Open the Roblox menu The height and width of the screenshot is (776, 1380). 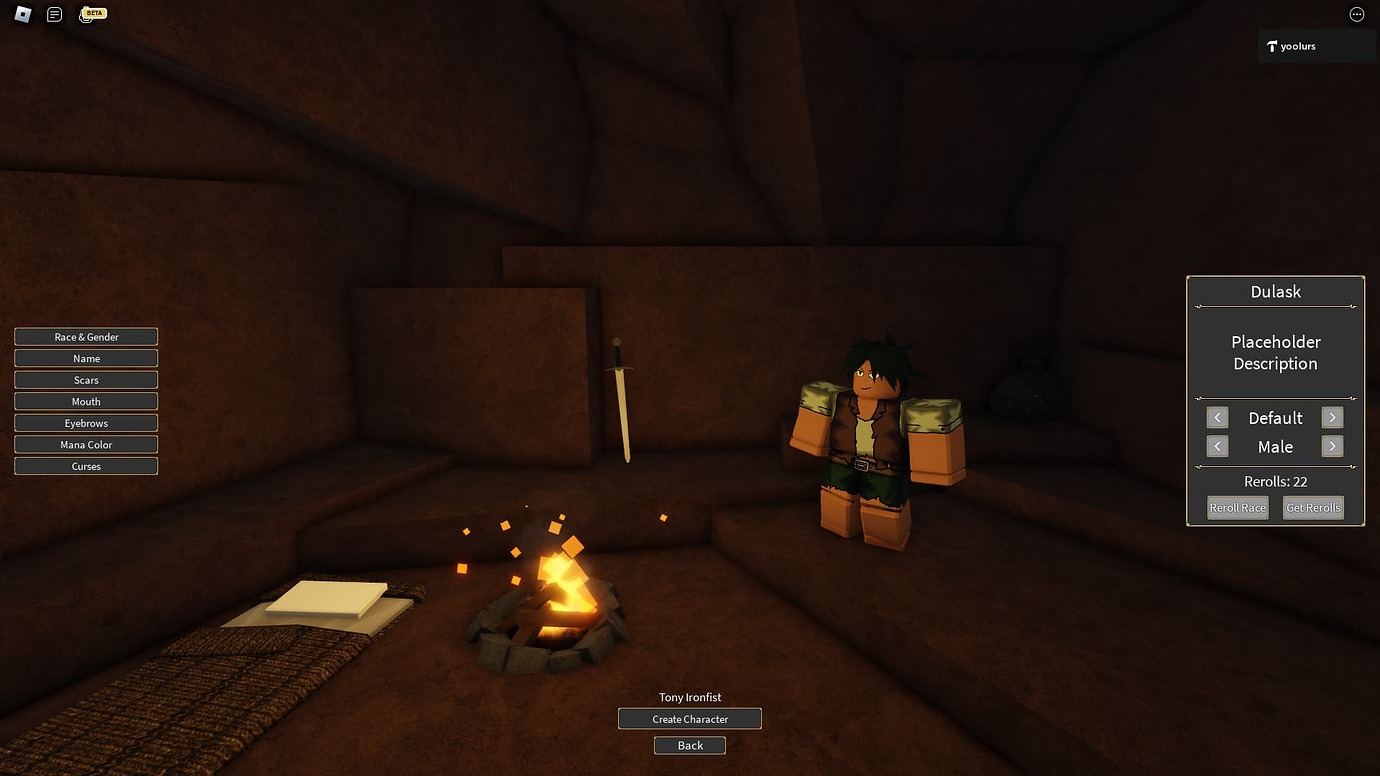click(x=22, y=14)
